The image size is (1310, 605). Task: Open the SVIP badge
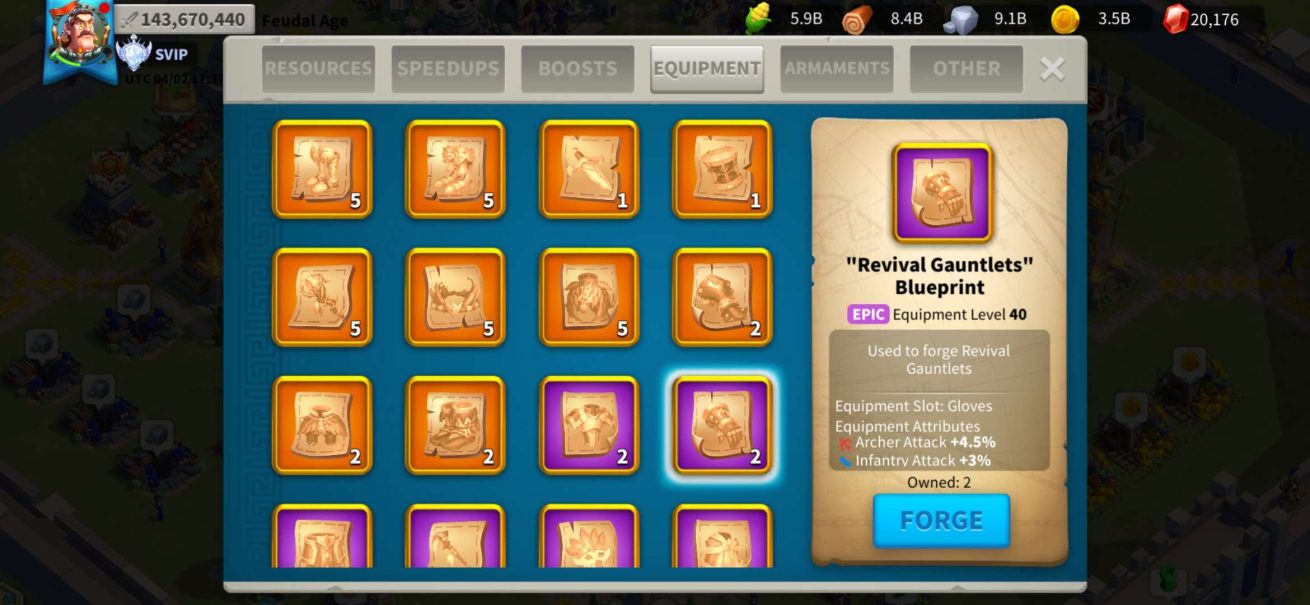point(133,54)
